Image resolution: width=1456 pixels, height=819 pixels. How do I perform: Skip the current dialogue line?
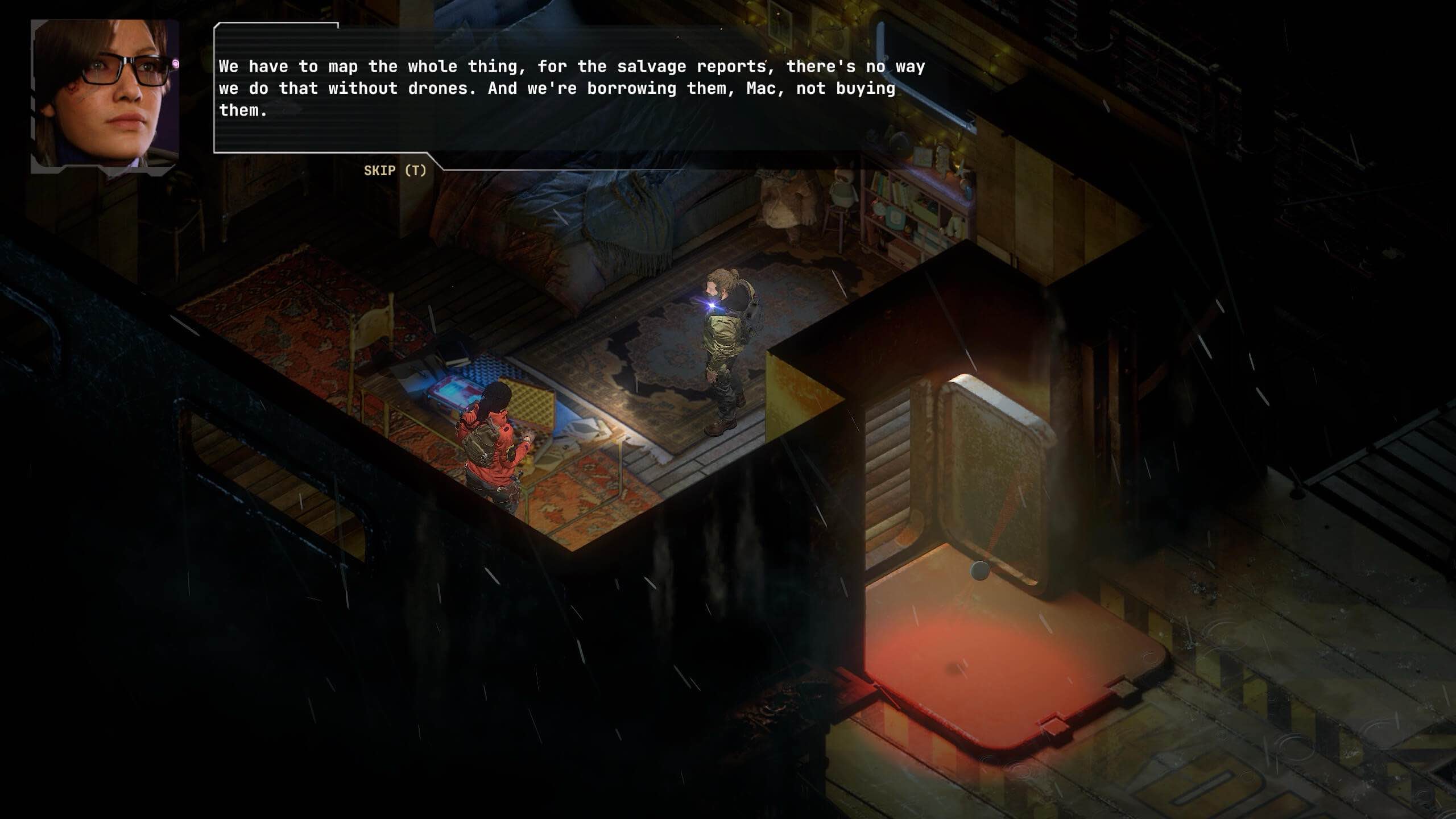pyautogui.click(x=395, y=171)
